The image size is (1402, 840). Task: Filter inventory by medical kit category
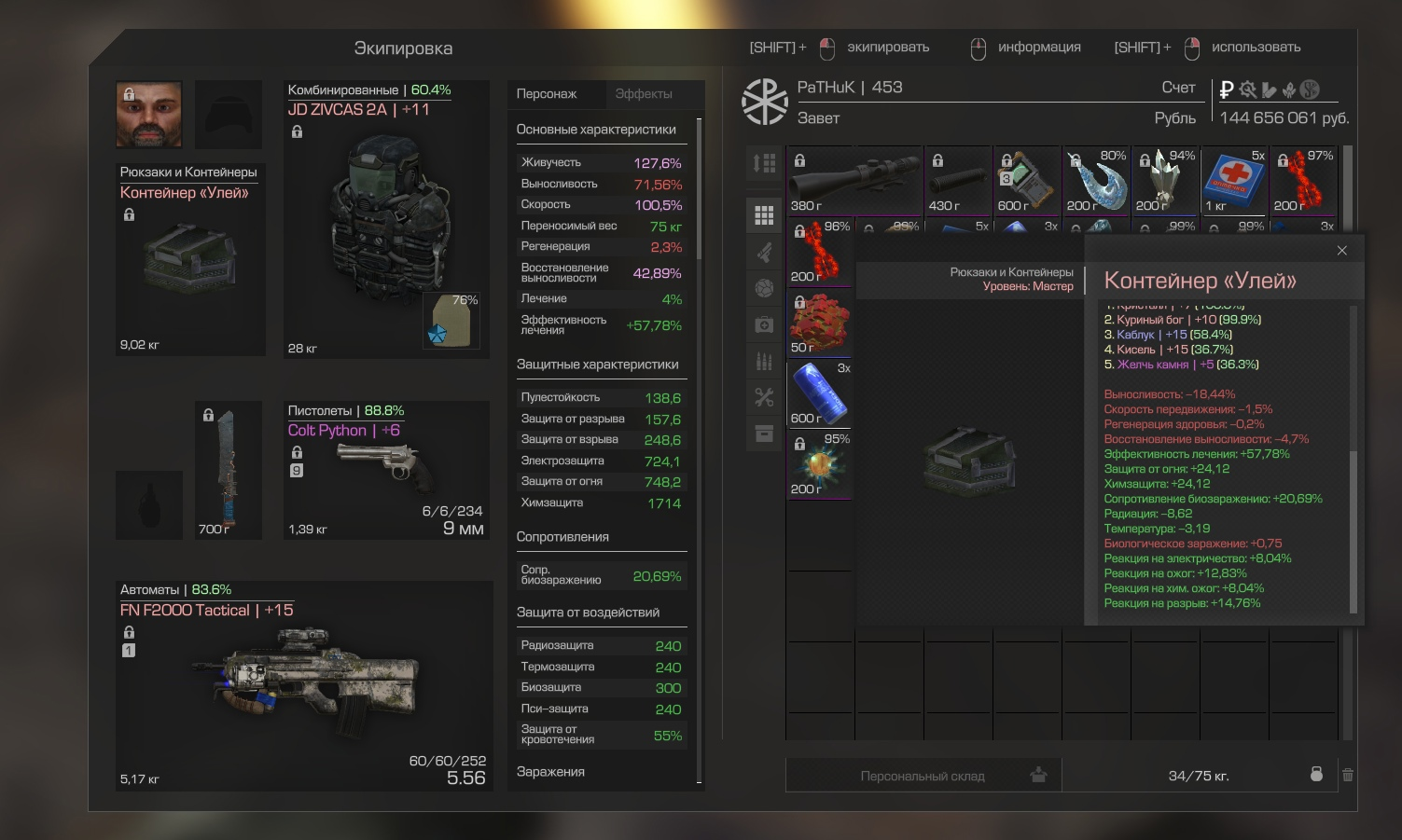click(764, 324)
